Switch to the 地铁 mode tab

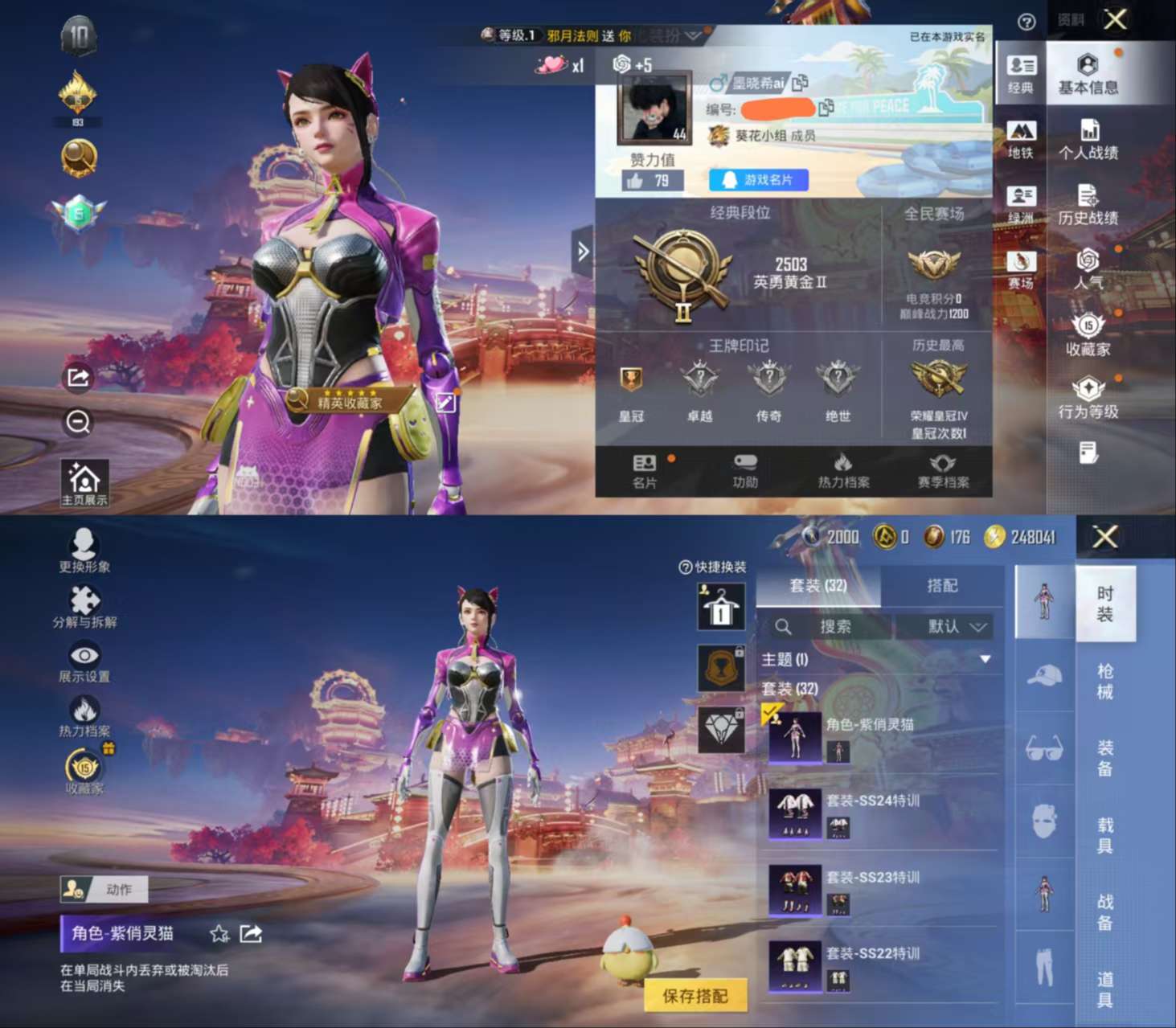pos(1021,139)
